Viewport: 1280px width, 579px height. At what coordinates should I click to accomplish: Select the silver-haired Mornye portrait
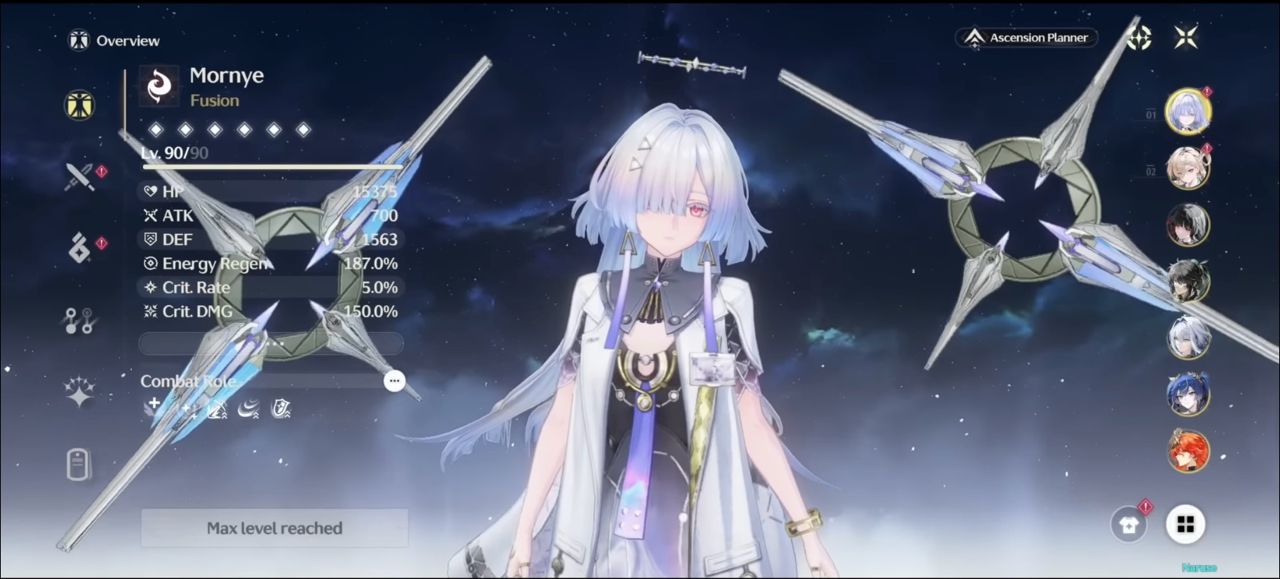click(x=1188, y=111)
